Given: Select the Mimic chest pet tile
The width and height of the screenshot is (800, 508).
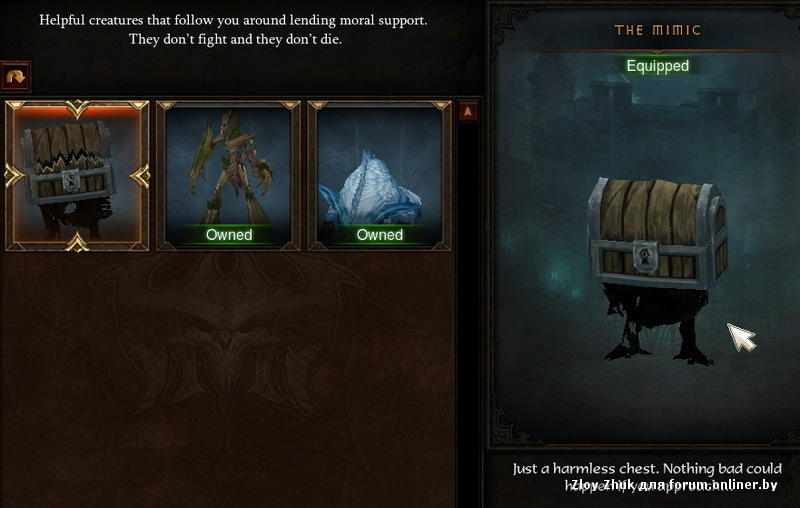Looking at the screenshot, I should 77,176.
